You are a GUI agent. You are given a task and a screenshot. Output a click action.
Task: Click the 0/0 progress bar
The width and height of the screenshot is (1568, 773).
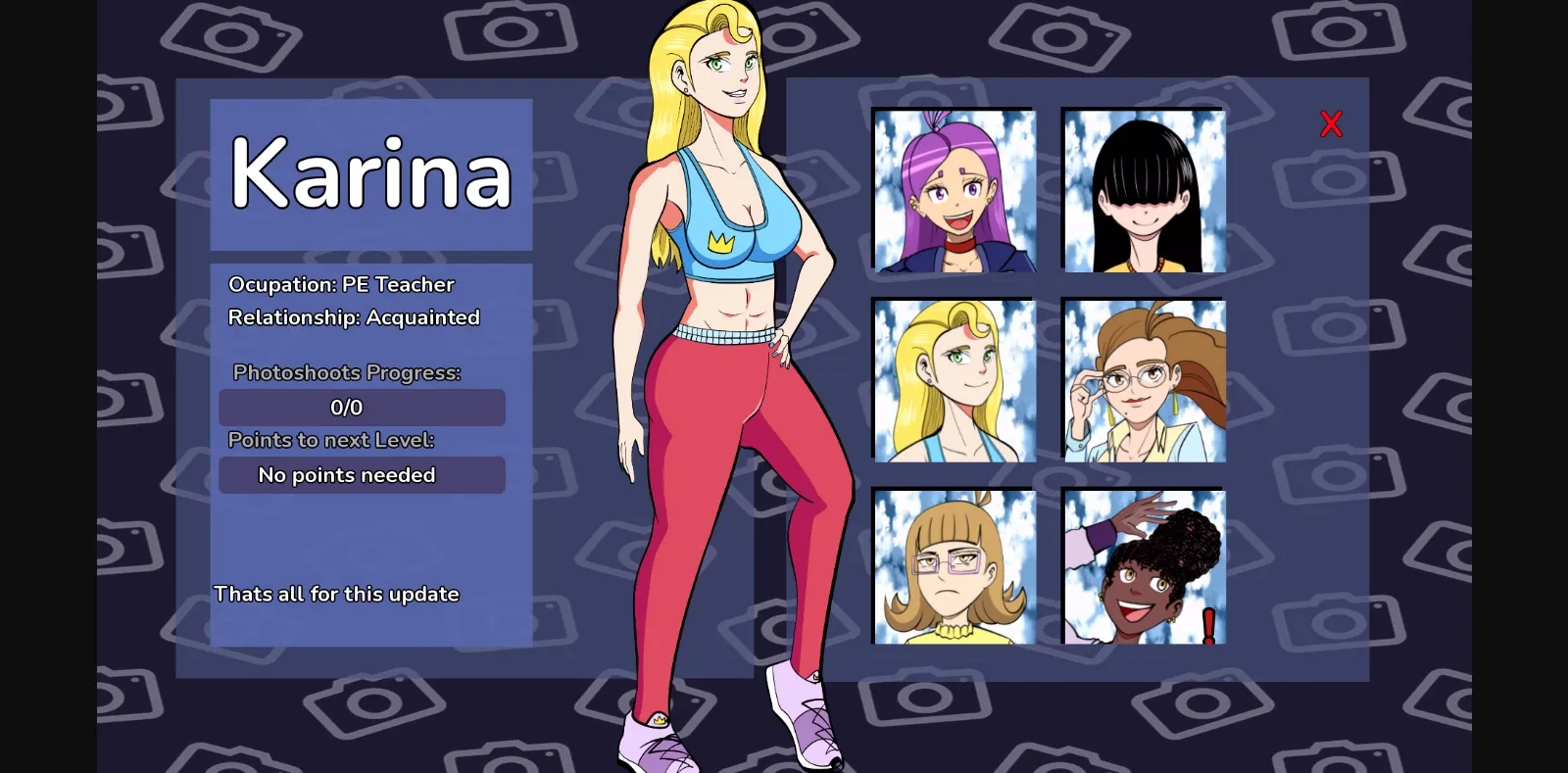(362, 407)
